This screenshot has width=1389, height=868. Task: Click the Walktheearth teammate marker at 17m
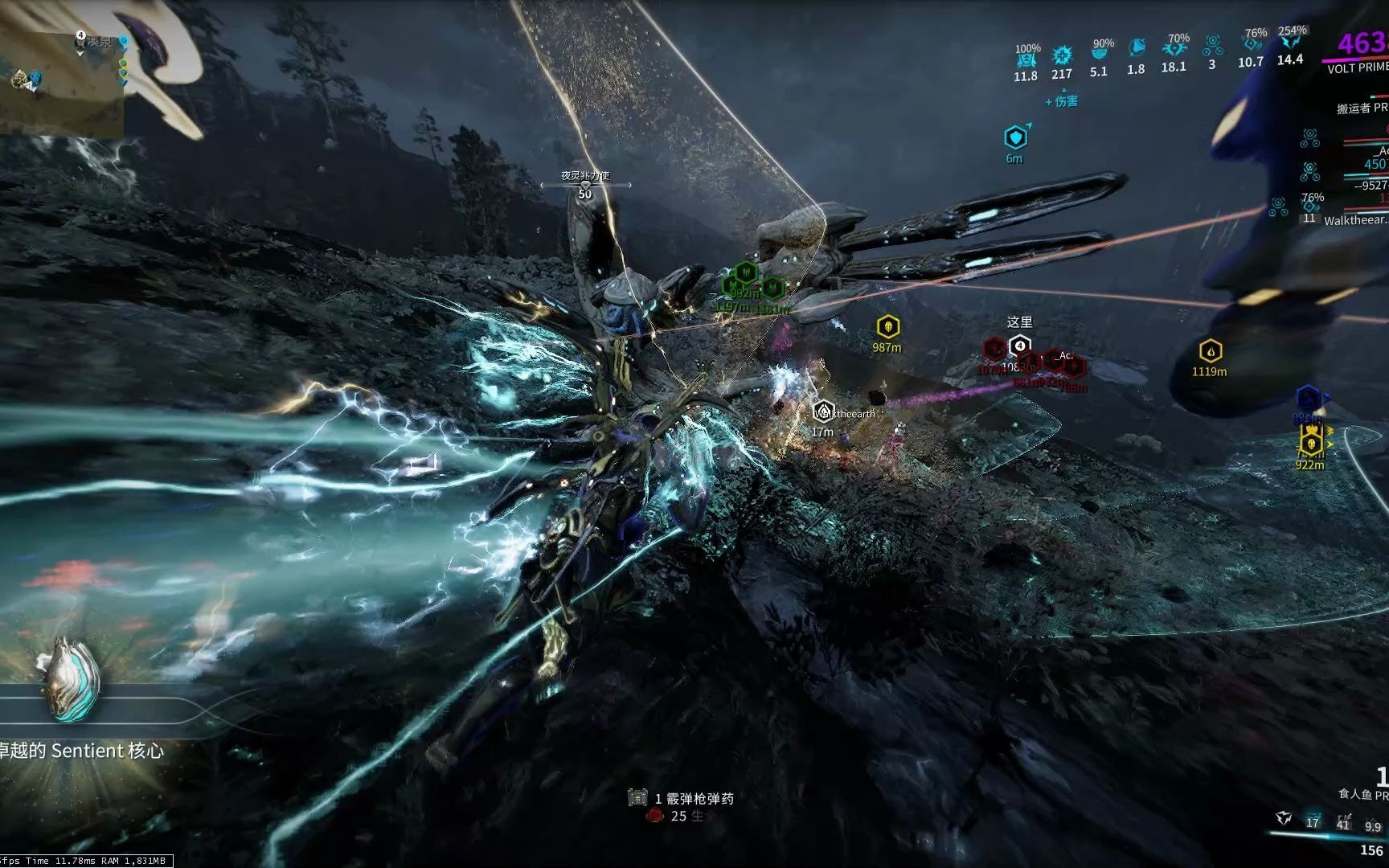pos(822,412)
